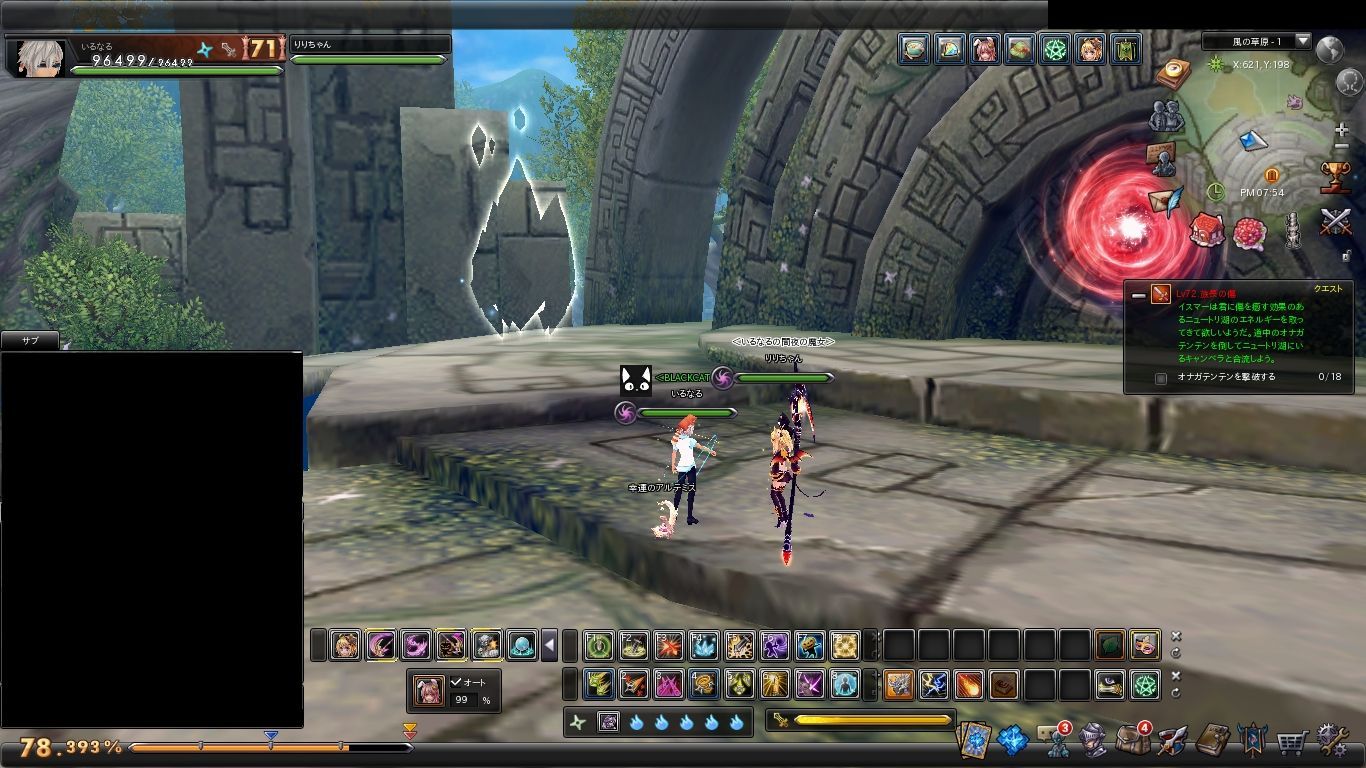The height and width of the screenshot is (768, 1366).
Task: Open the blue card deck menu
Action: [x=975, y=741]
